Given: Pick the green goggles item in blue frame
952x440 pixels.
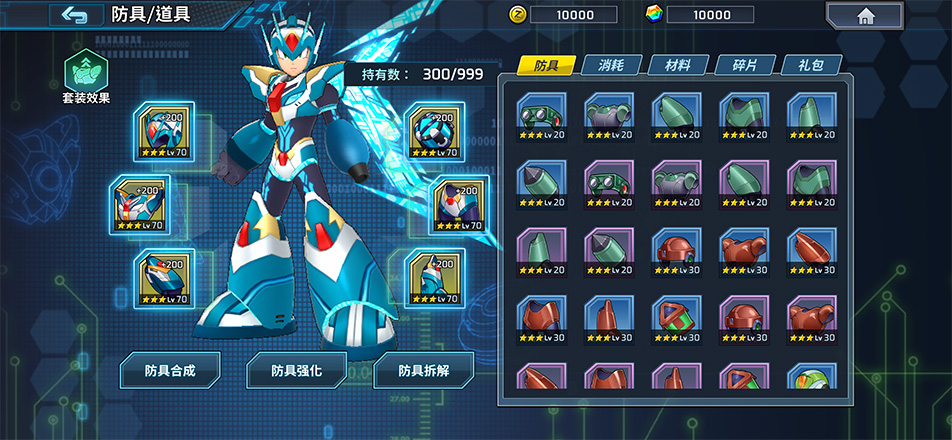Looking at the screenshot, I should pyautogui.click(x=541, y=117).
